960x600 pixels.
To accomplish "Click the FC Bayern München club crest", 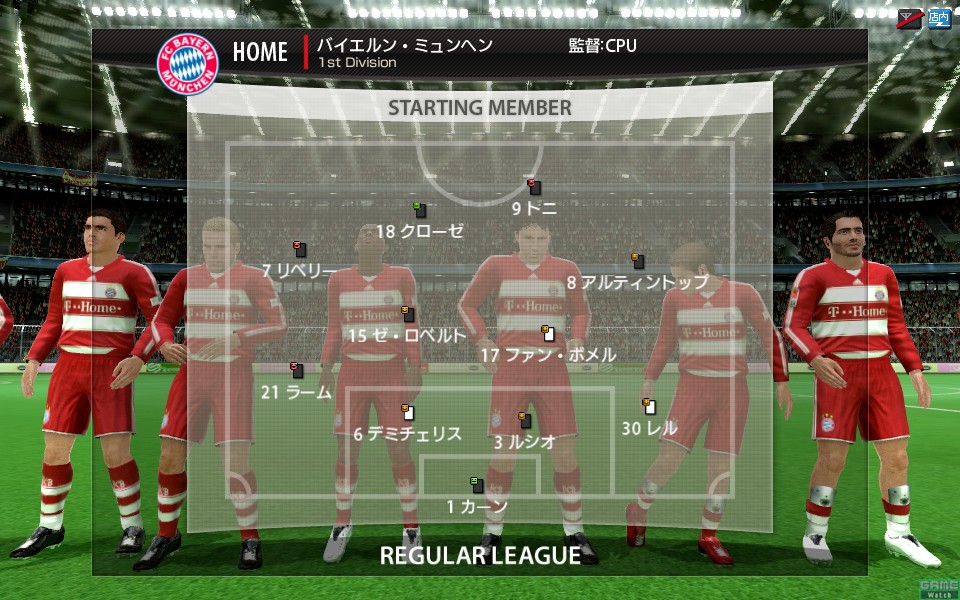I will coord(187,62).
